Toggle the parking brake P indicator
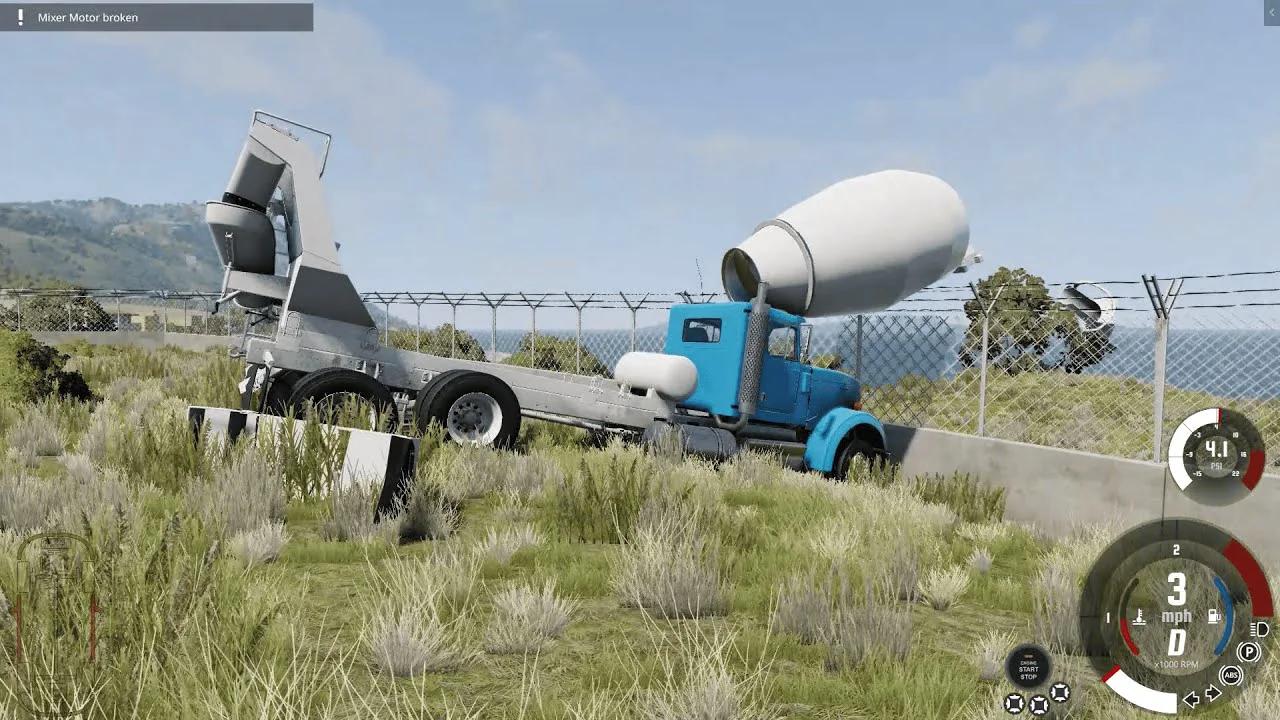The width and height of the screenshot is (1280, 720). 1249,651
